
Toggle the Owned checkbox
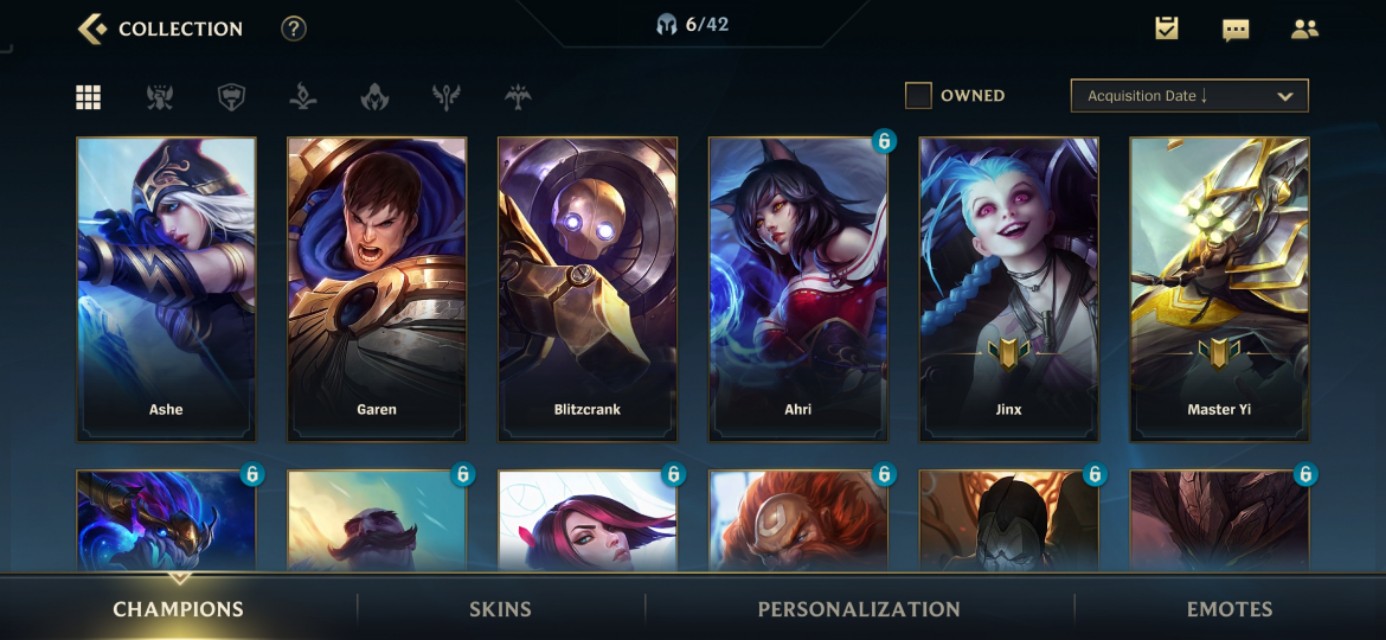[x=918, y=96]
